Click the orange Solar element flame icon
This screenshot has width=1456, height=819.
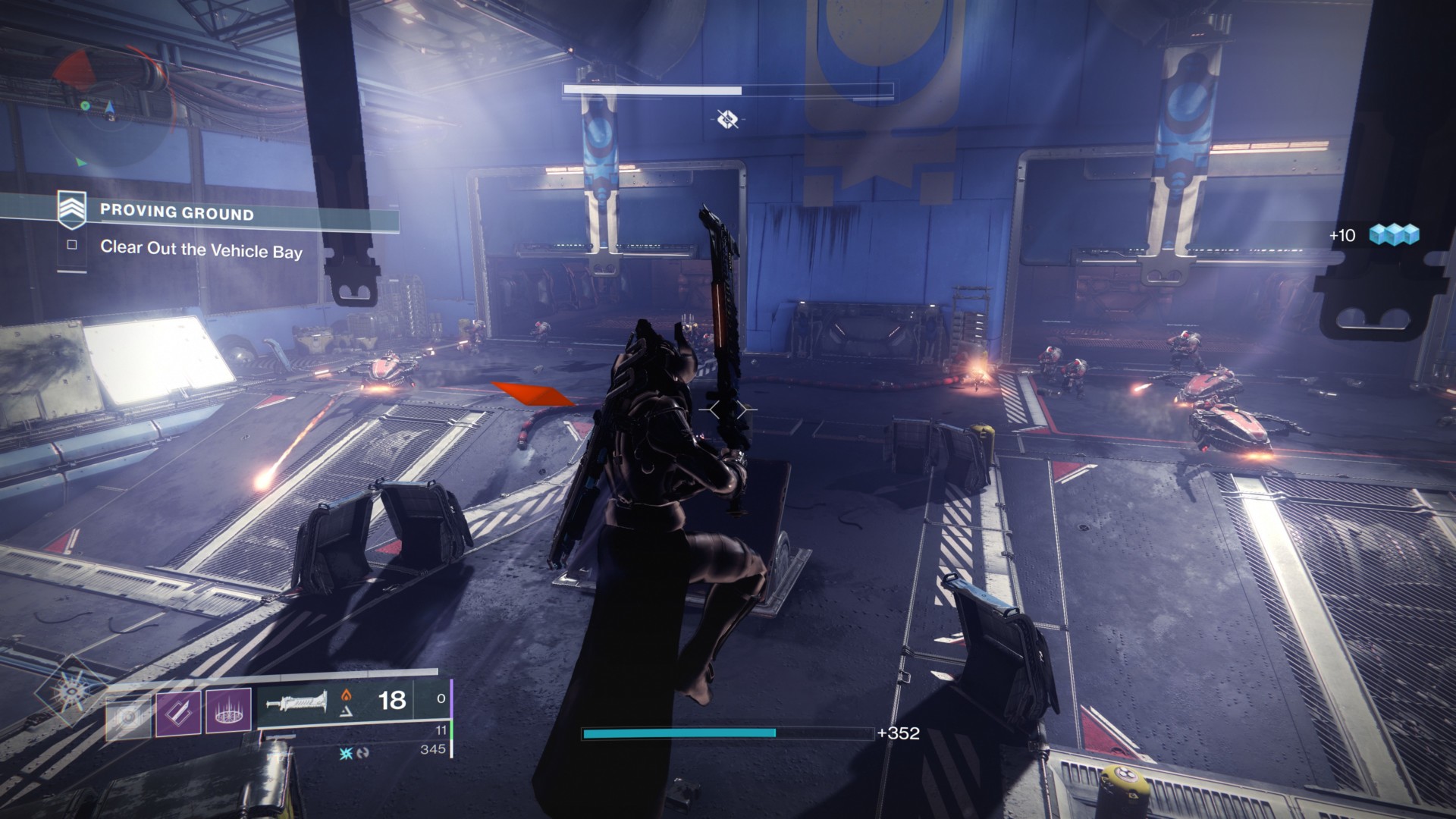pyautogui.click(x=347, y=695)
